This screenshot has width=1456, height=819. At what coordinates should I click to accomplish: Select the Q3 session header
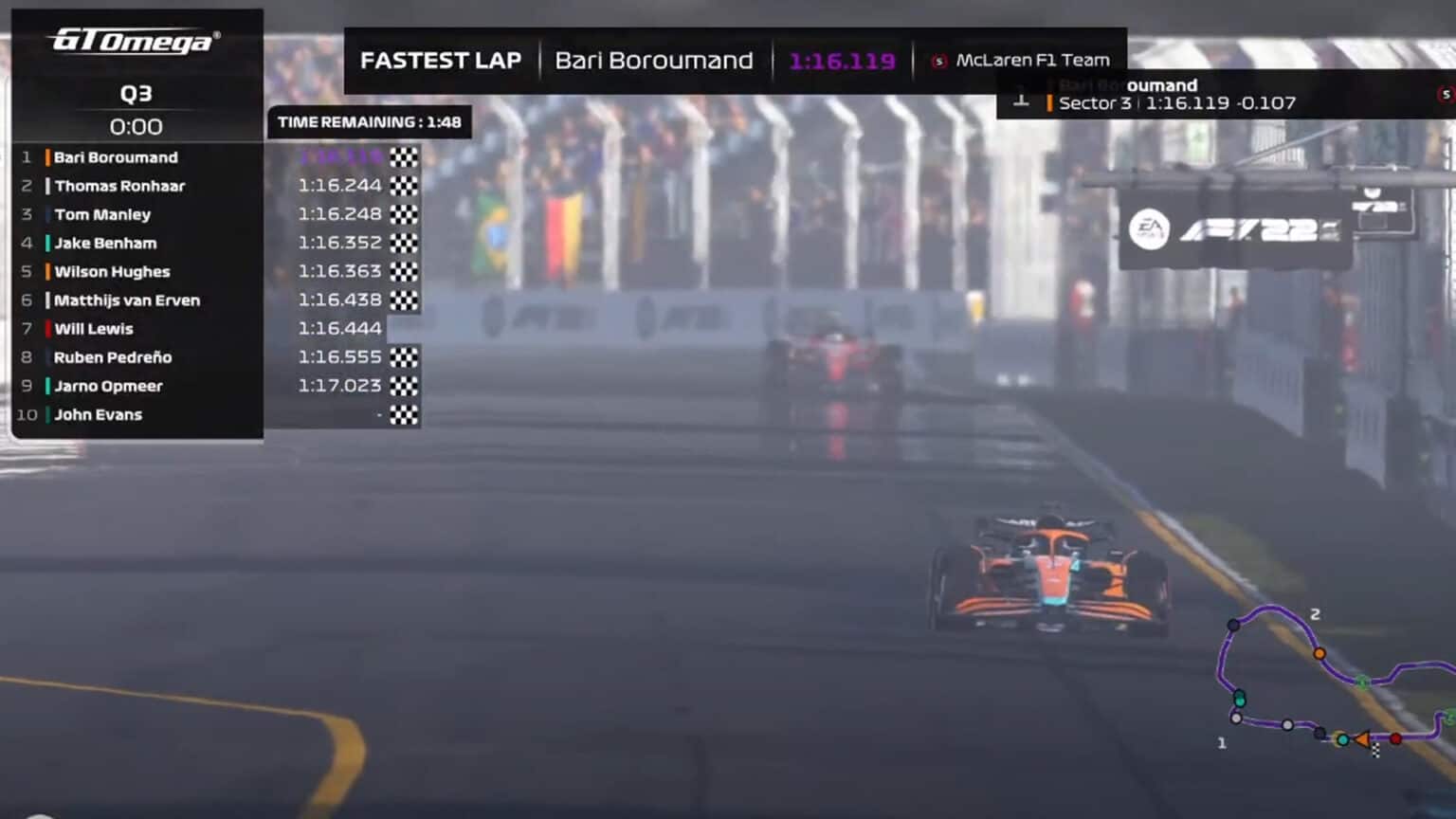point(136,95)
